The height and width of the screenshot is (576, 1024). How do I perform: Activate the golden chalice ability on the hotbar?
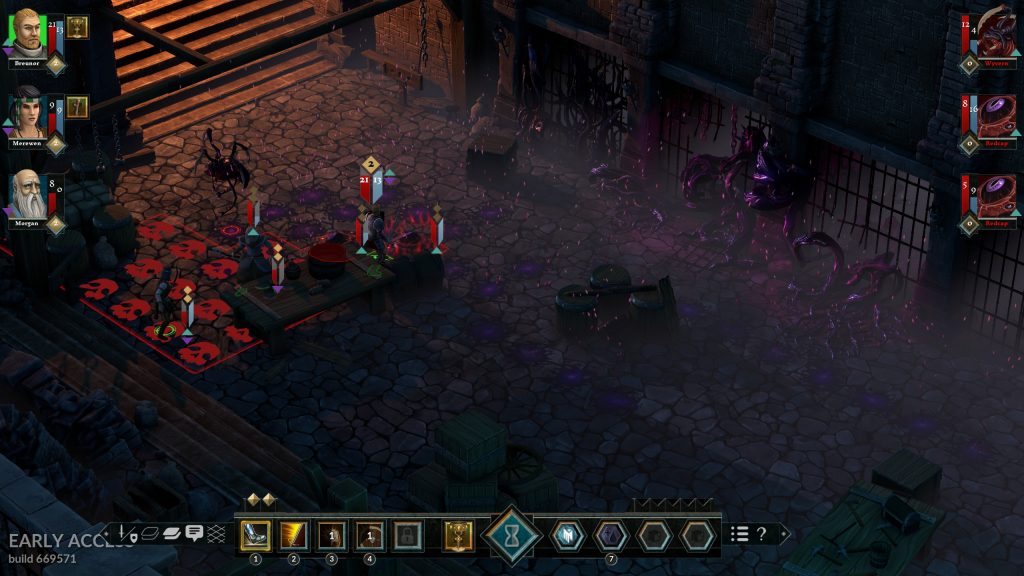tap(458, 536)
